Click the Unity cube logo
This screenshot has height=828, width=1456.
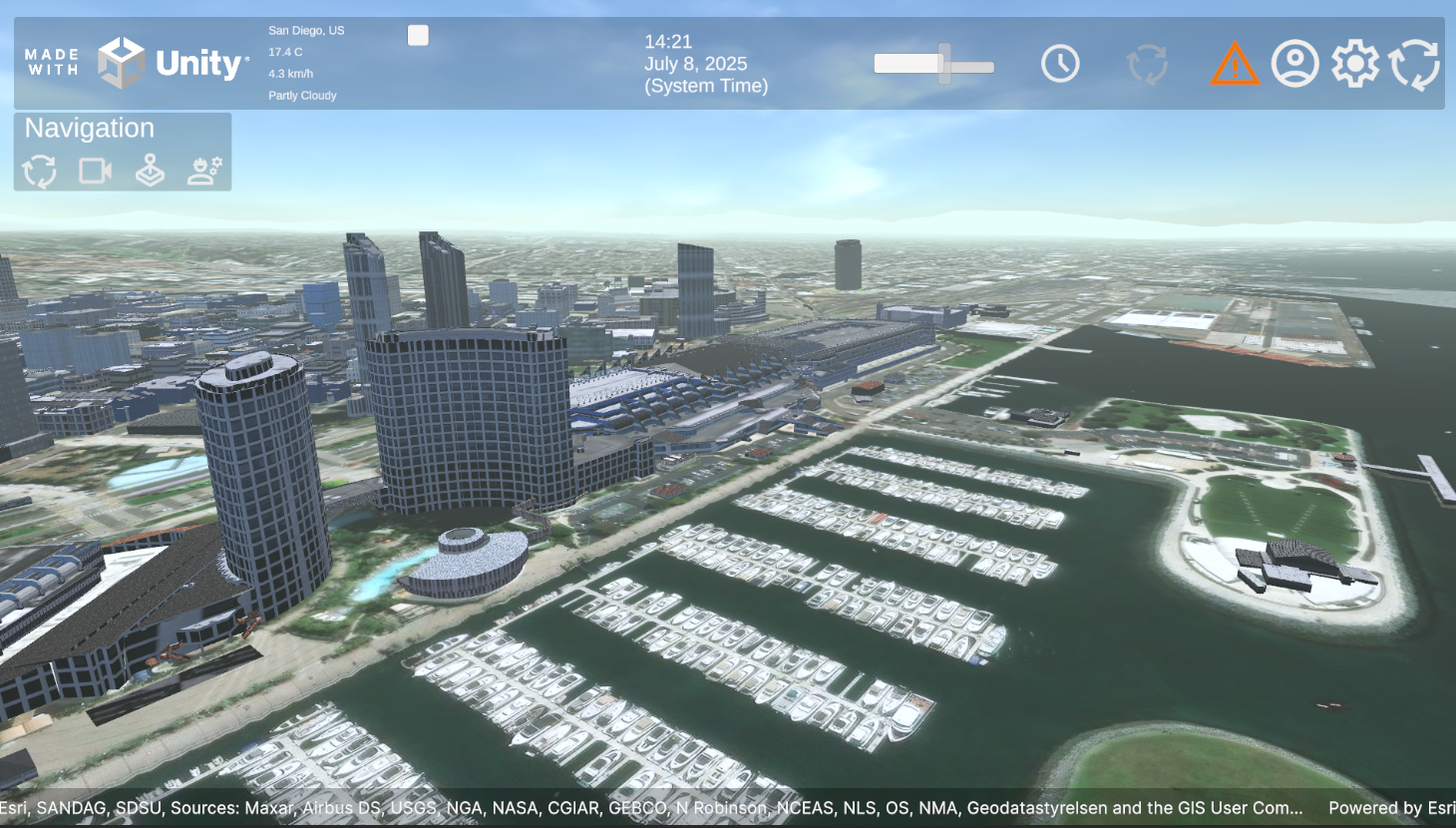[122, 62]
